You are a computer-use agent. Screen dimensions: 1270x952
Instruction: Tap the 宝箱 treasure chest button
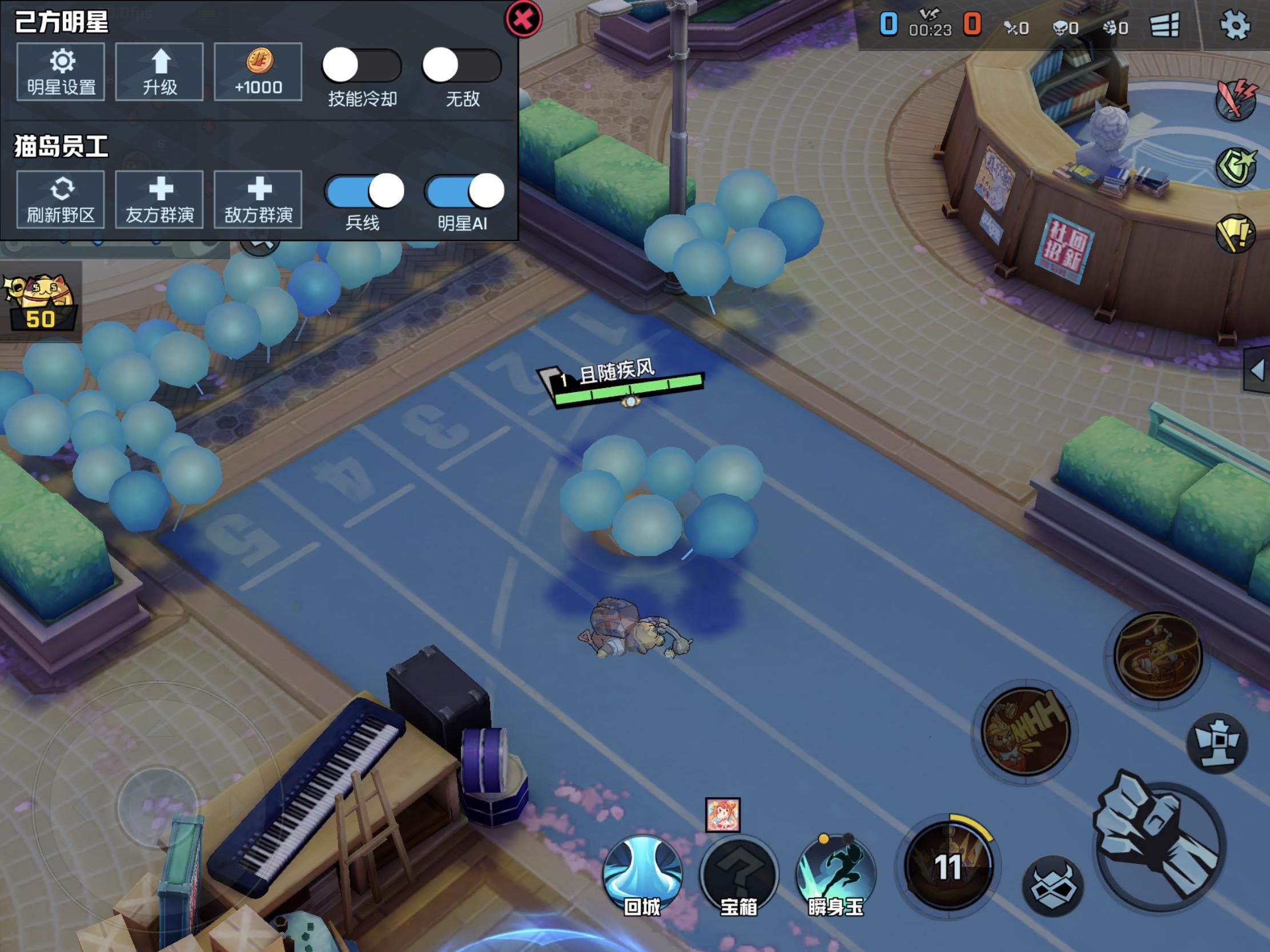(x=739, y=874)
